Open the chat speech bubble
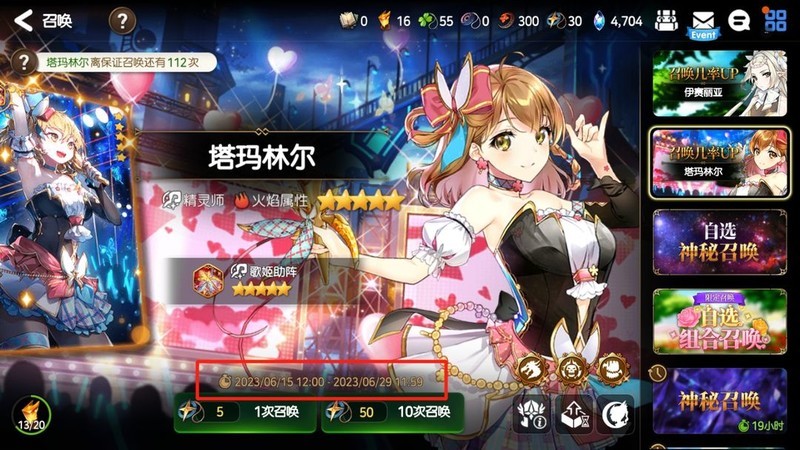Screen dimensions: 800x450 [x=740, y=20]
